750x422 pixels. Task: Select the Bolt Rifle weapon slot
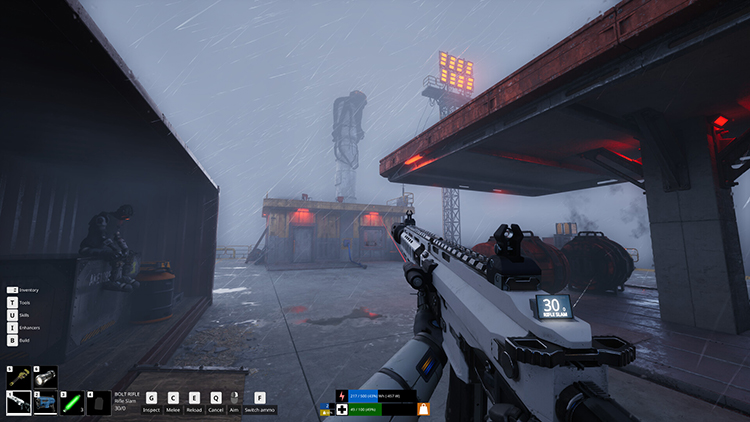19,402
